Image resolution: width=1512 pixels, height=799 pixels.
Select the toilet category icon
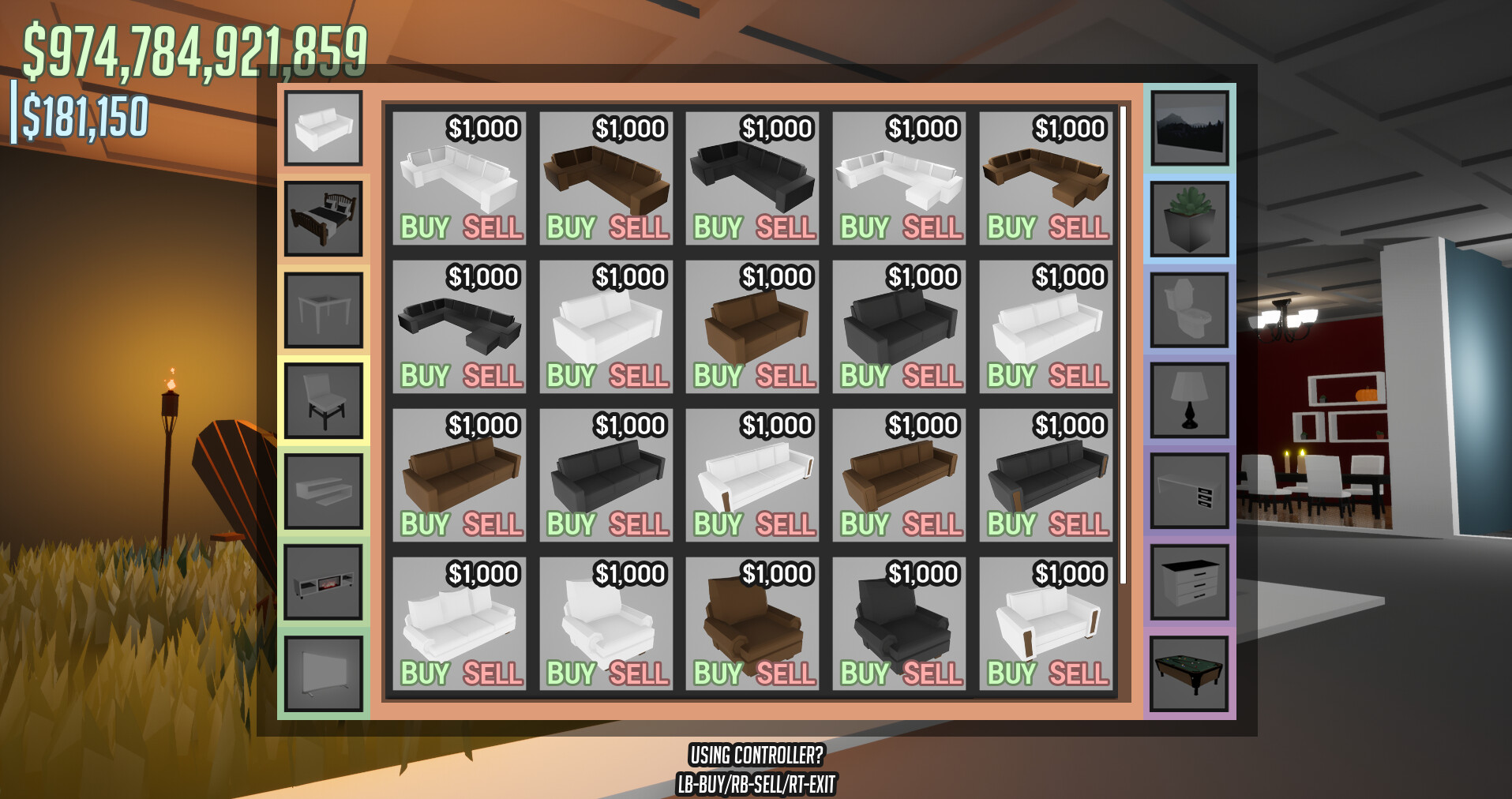(x=1189, y=308)
